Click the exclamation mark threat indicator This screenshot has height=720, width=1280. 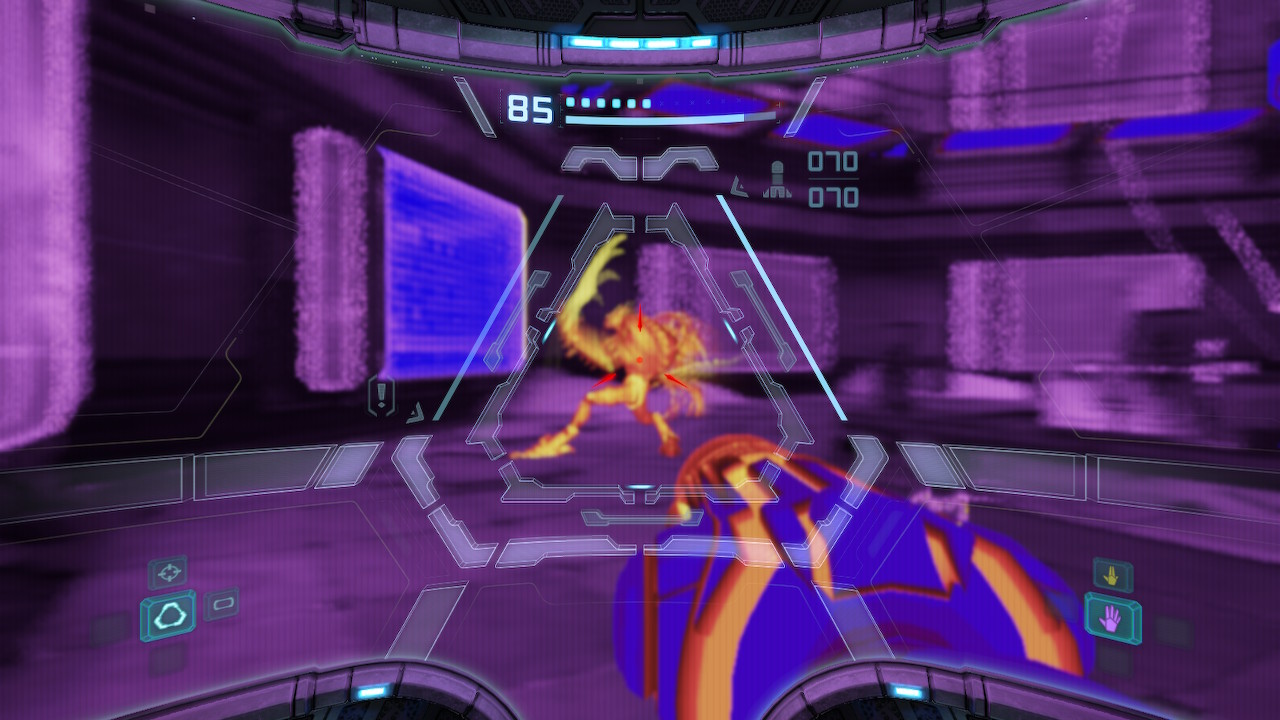click(381, 396)
